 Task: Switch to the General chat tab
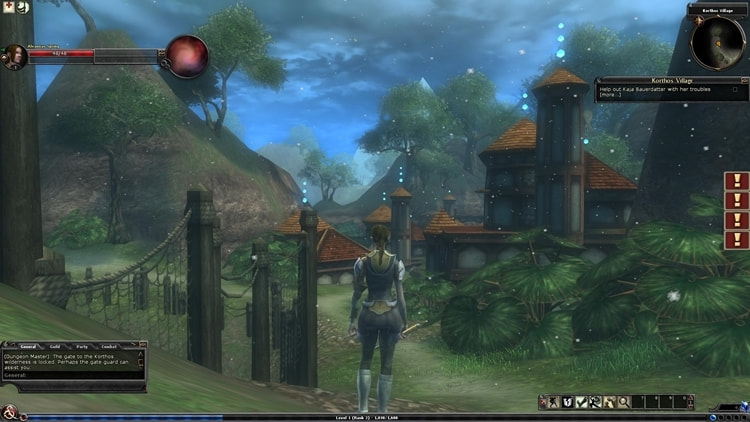[x=28, y=346]
